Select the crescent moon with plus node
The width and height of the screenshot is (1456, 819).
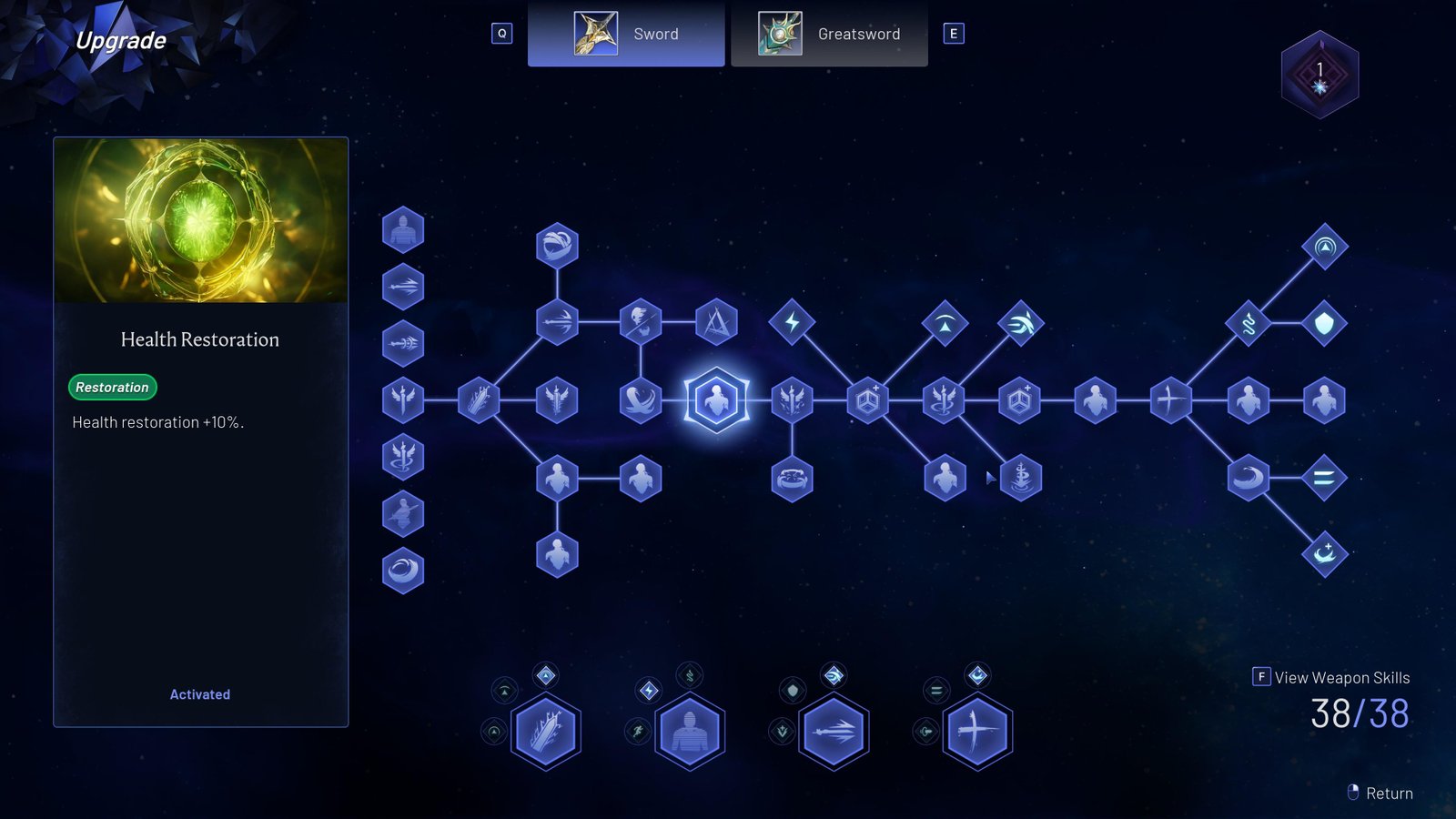point(1324,553)
